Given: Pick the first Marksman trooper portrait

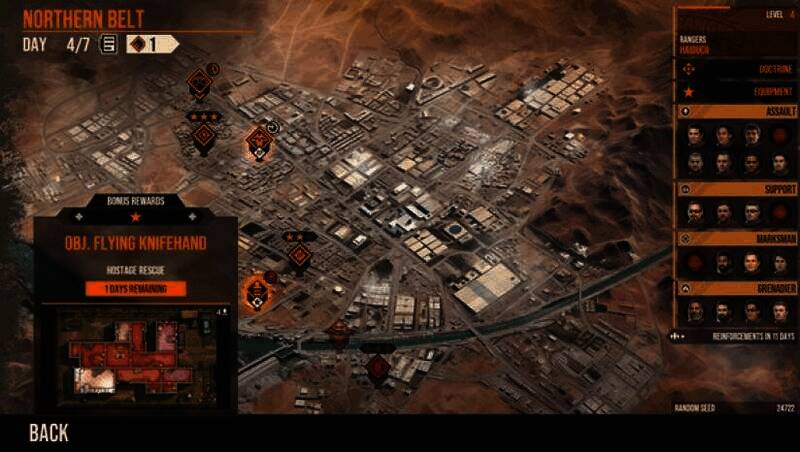Looking at the screenshot, I should click(x=695, y=262).
